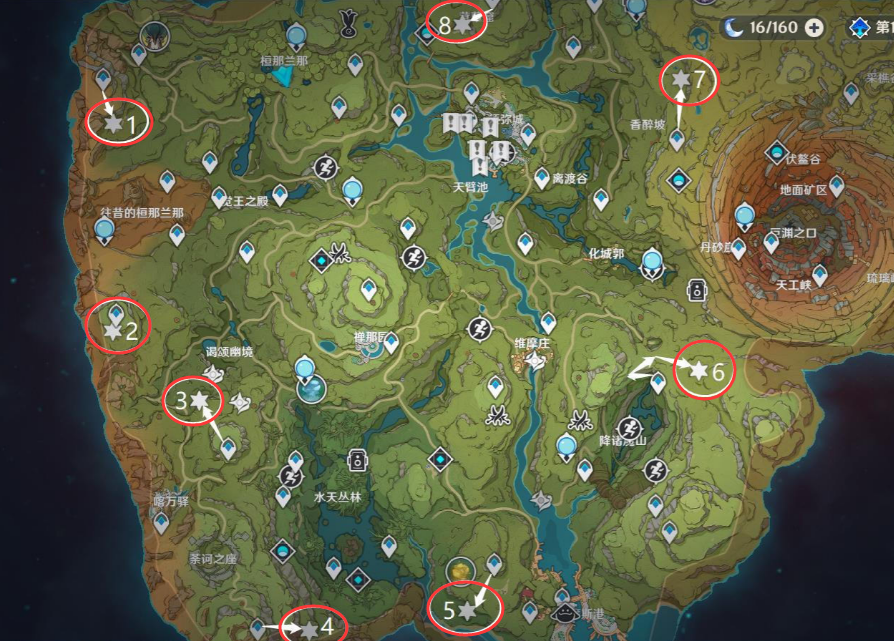Click the star marker numbered 6
Image resolution: width=894 pixels, height=641 pixels.
coord(699,371)
